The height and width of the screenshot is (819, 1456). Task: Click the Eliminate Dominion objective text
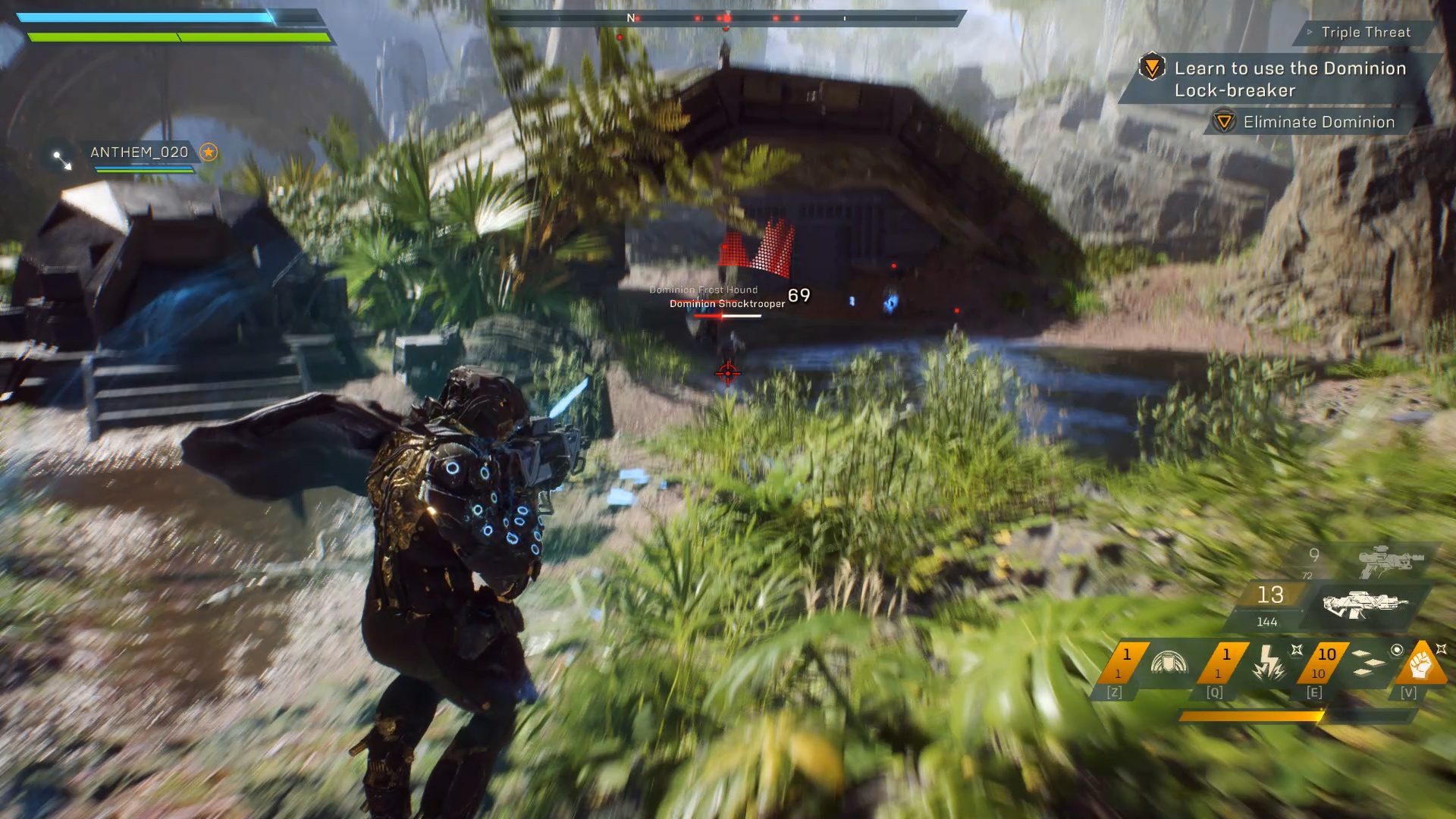point(1319,121)
